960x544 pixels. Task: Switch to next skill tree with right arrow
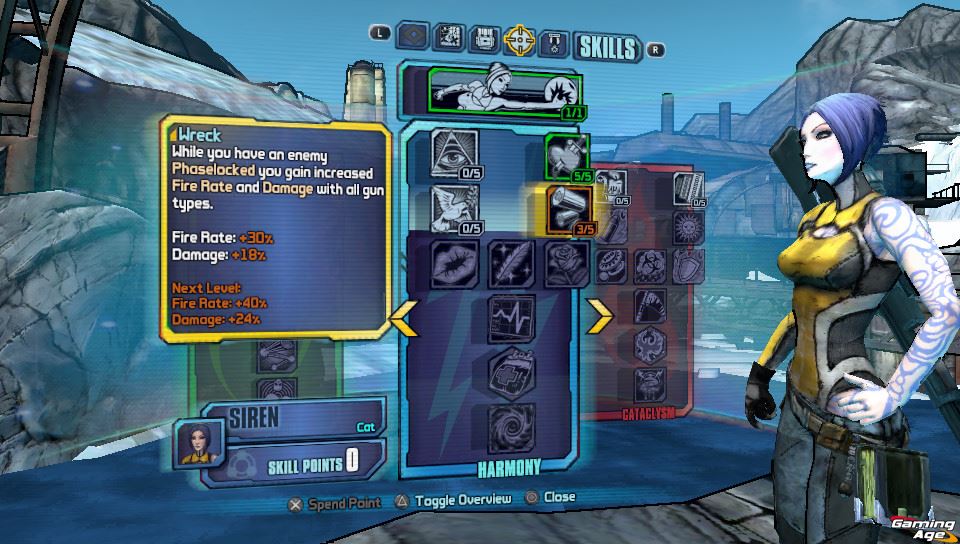point(599,316)
